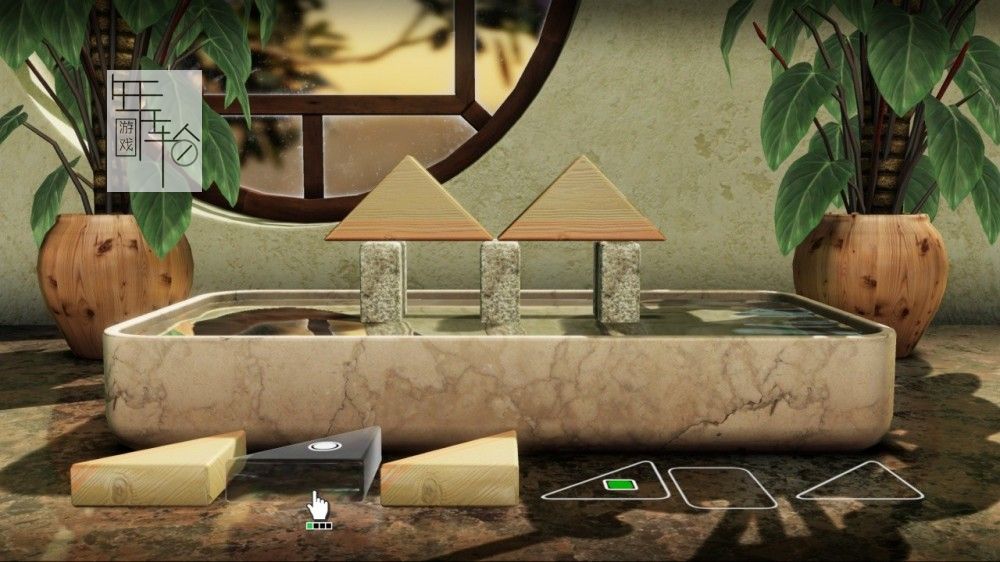Select the empty trapezoid outline slot
Image resolution: width=1000 pixels, height=562 pixels.
723,487
